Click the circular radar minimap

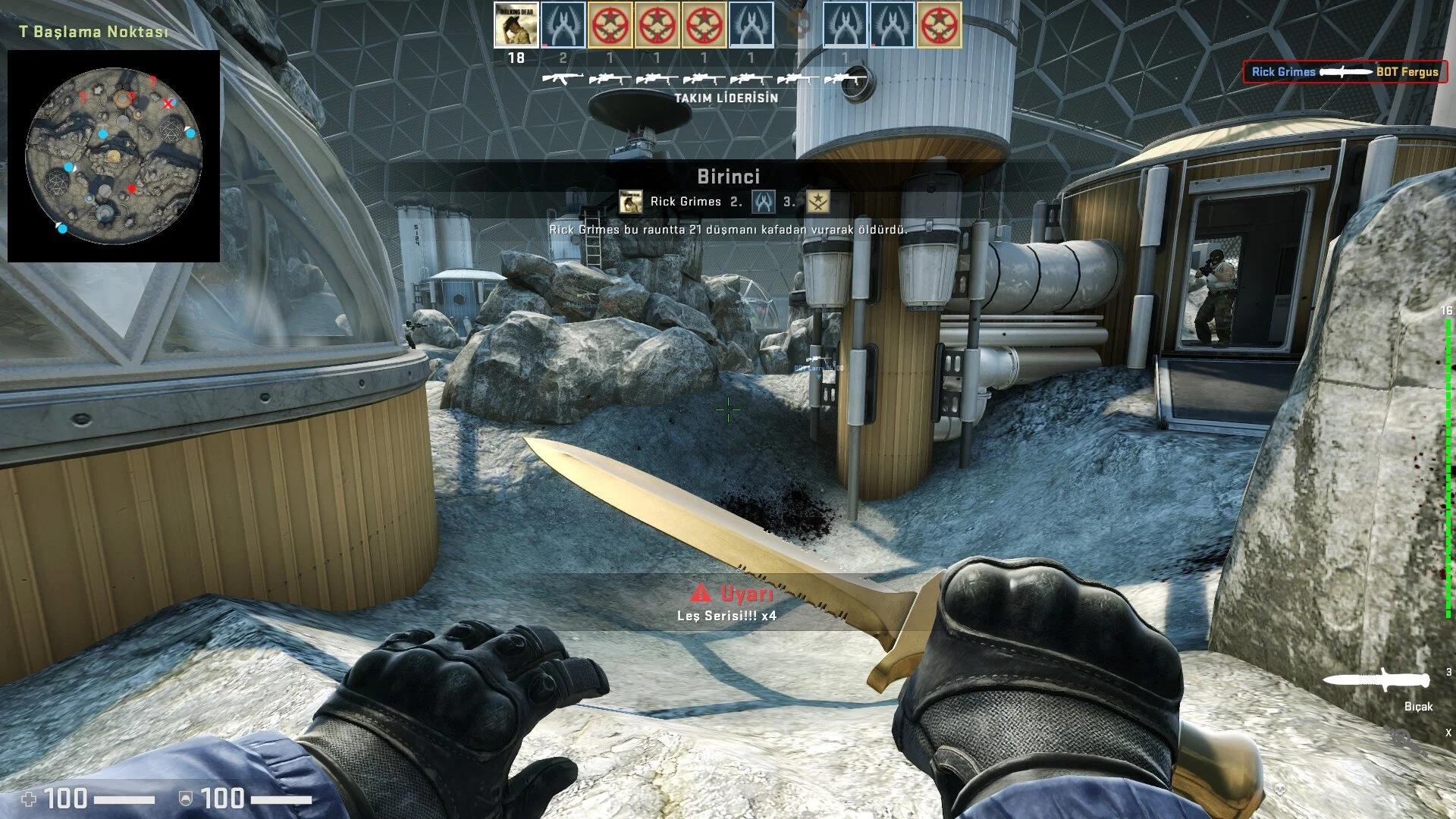point(114,155)
